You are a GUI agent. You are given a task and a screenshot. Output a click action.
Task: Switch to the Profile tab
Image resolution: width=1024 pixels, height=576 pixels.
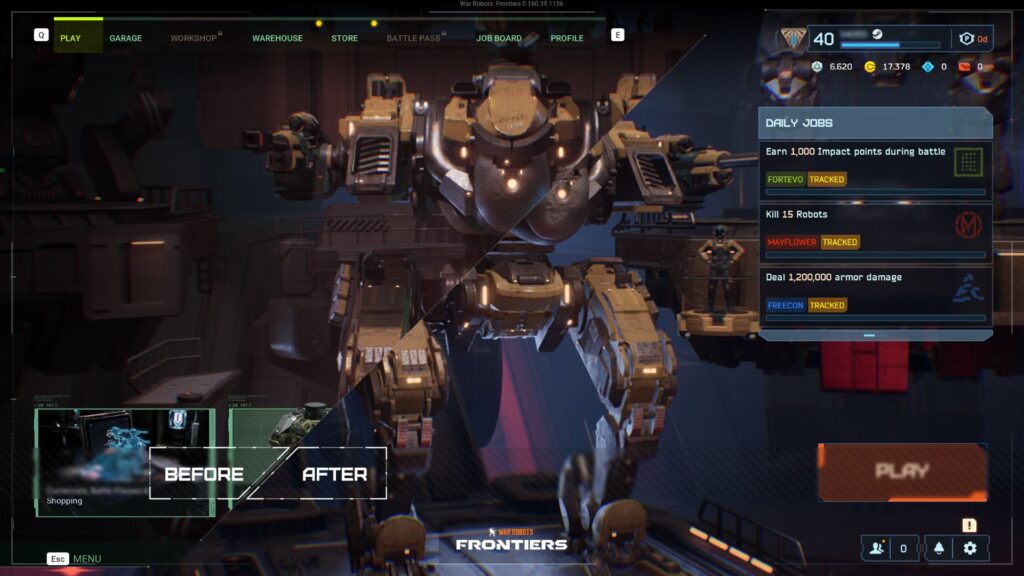(567, 38)
